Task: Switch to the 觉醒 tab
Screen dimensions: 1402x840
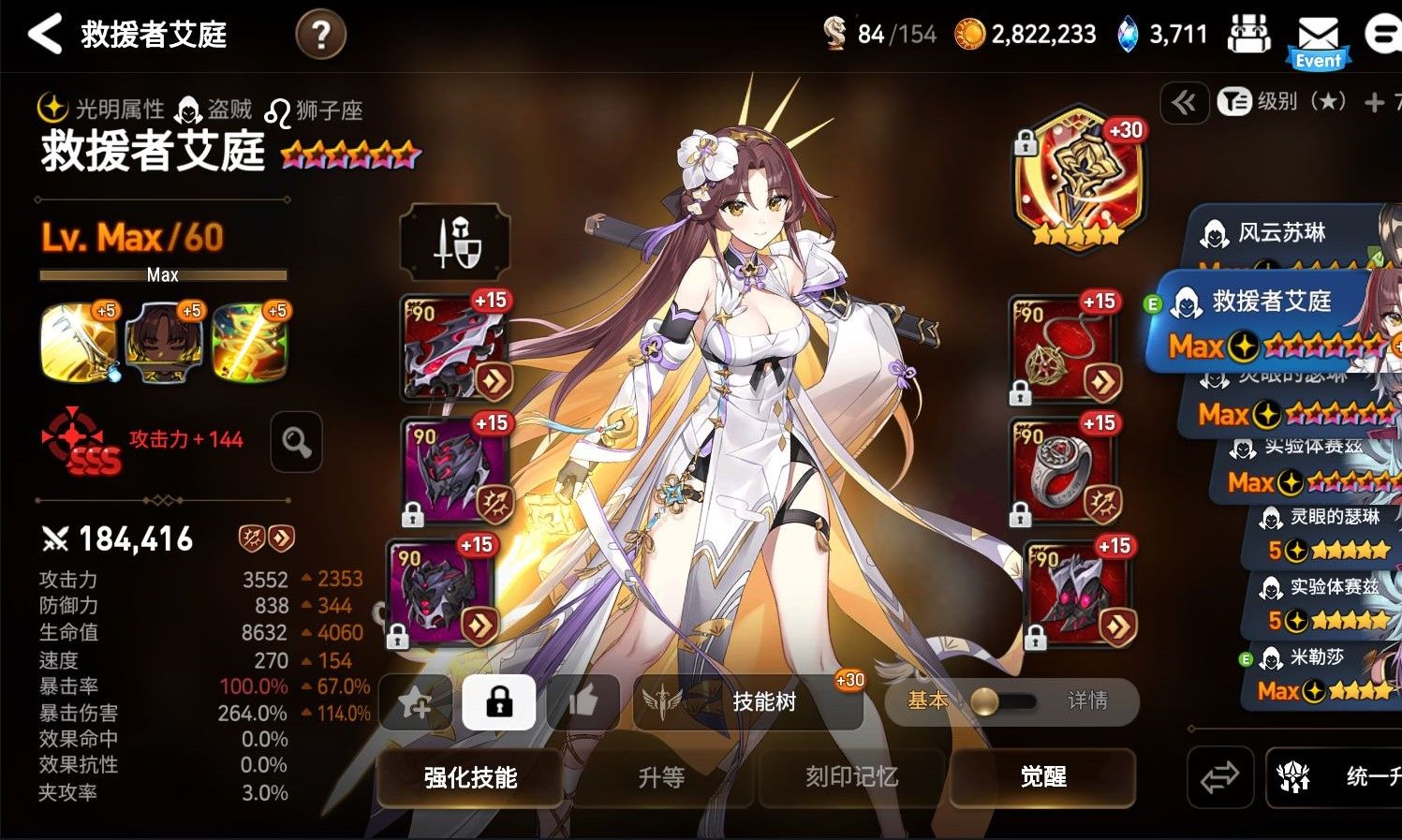Action: pyautogui.click(x=1041, y=777)
